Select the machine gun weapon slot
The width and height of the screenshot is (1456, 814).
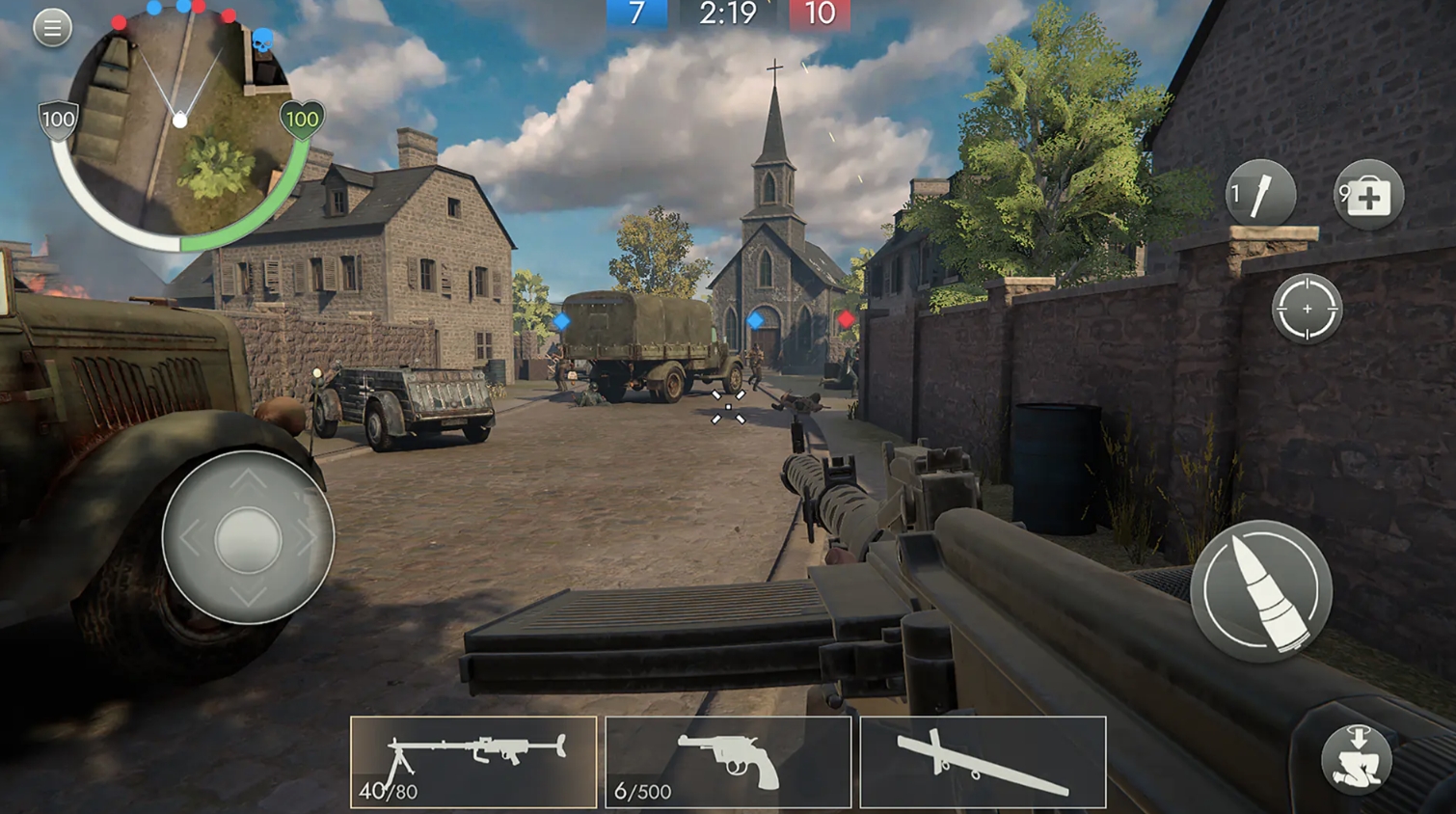473,762
